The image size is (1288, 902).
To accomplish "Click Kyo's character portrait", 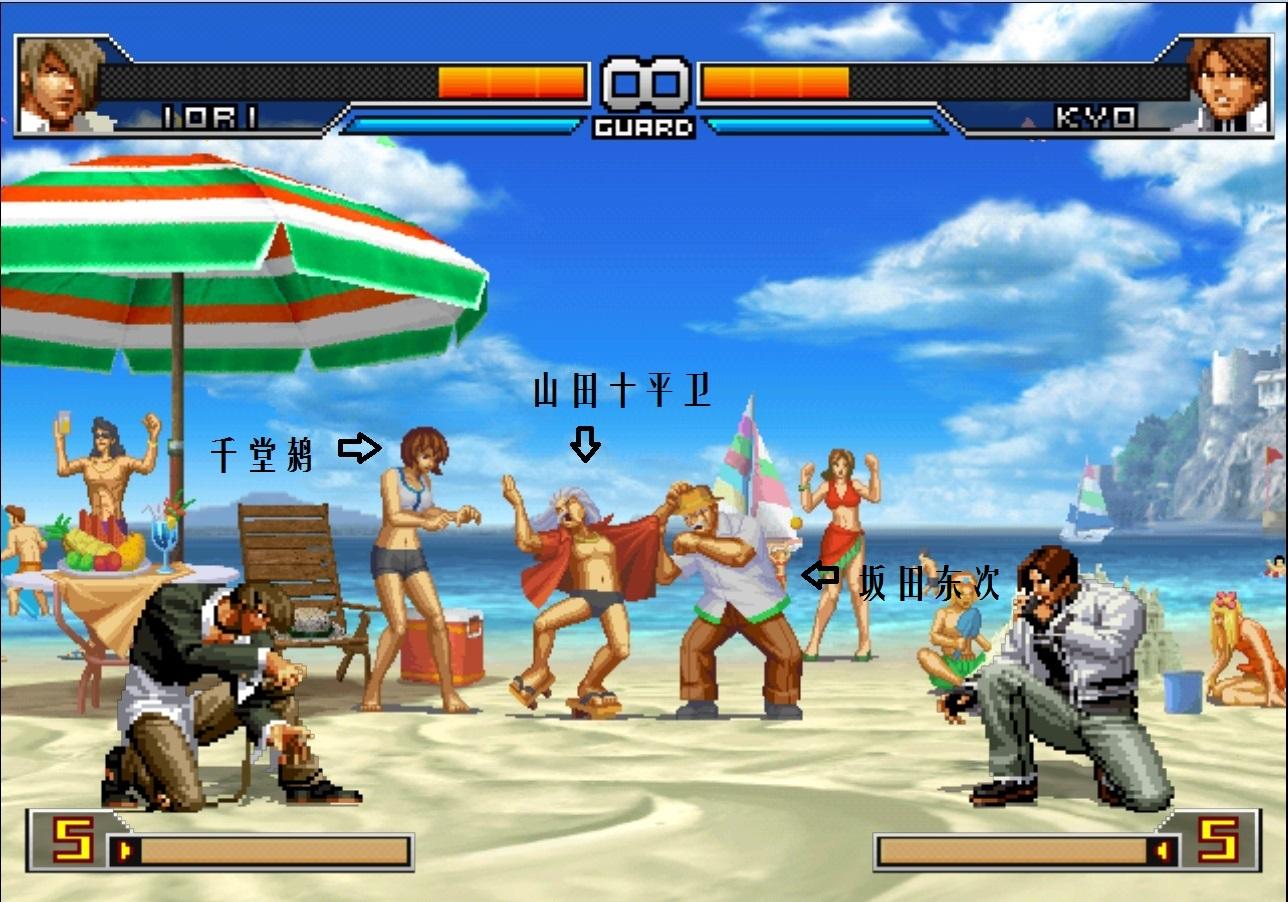I will pos(1228,84).
